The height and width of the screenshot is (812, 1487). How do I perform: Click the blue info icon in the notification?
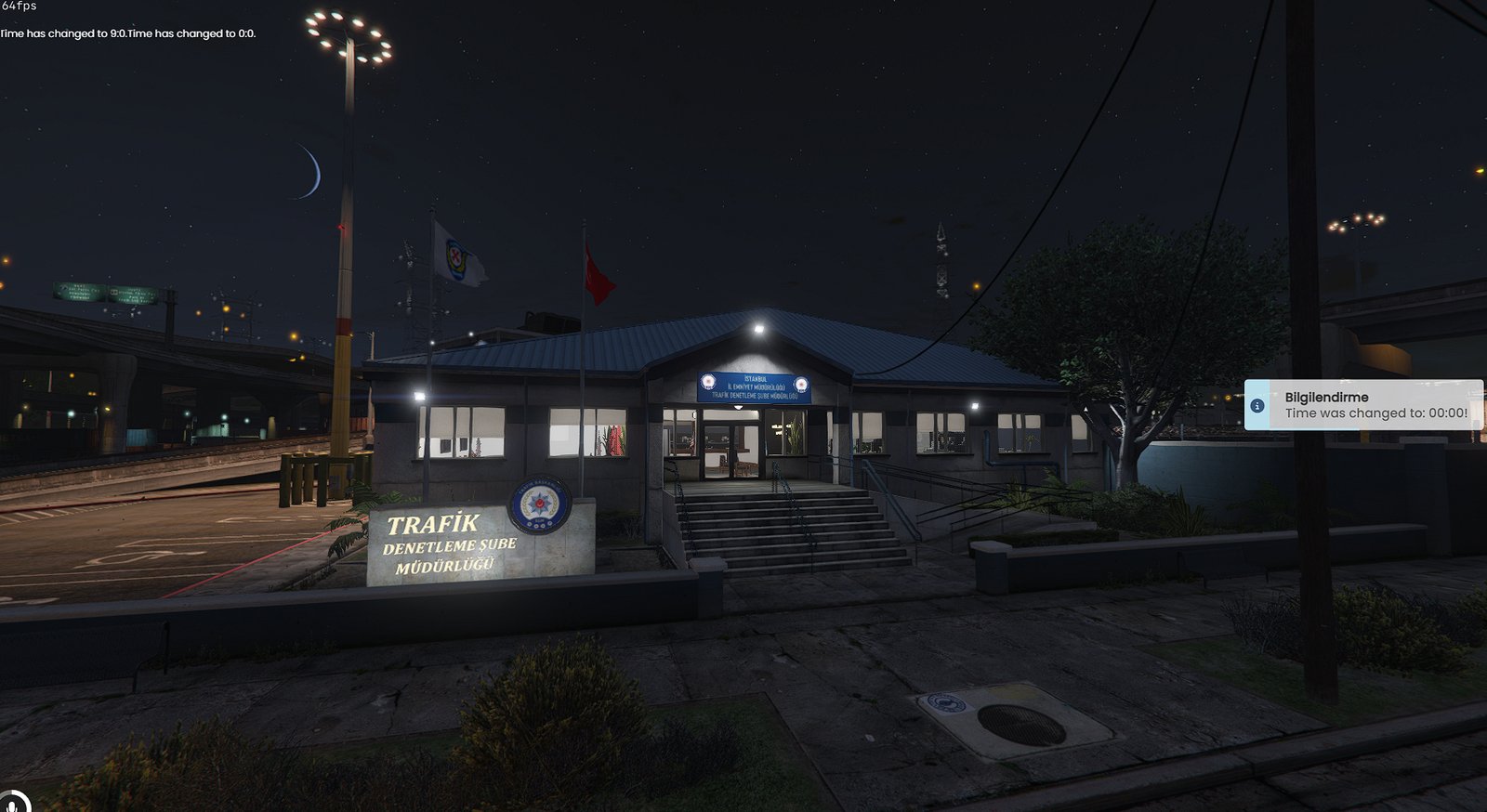(1257, 406)
